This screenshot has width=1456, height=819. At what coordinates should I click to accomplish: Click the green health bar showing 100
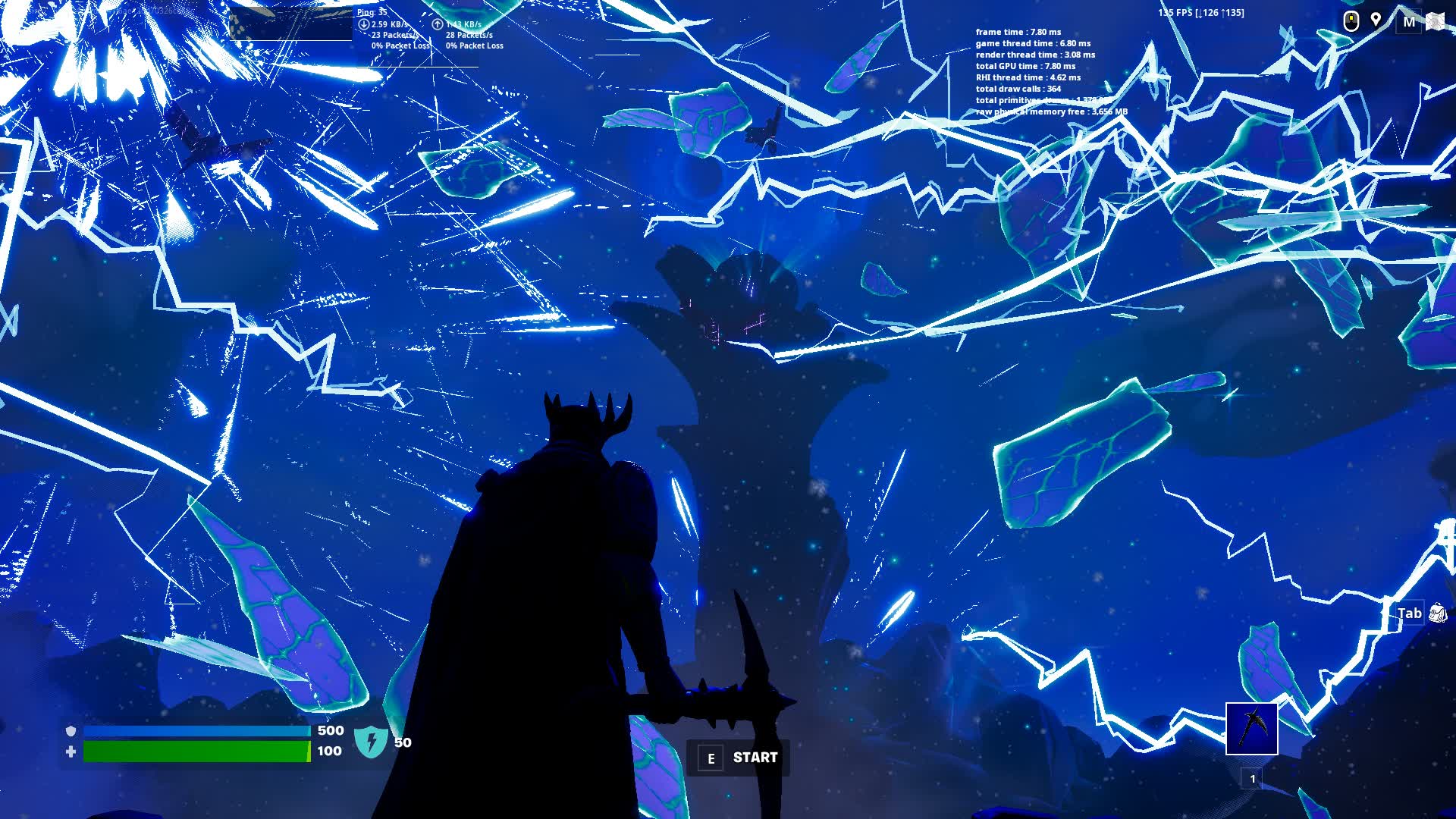pyautogui.click(x=197, y=752)
